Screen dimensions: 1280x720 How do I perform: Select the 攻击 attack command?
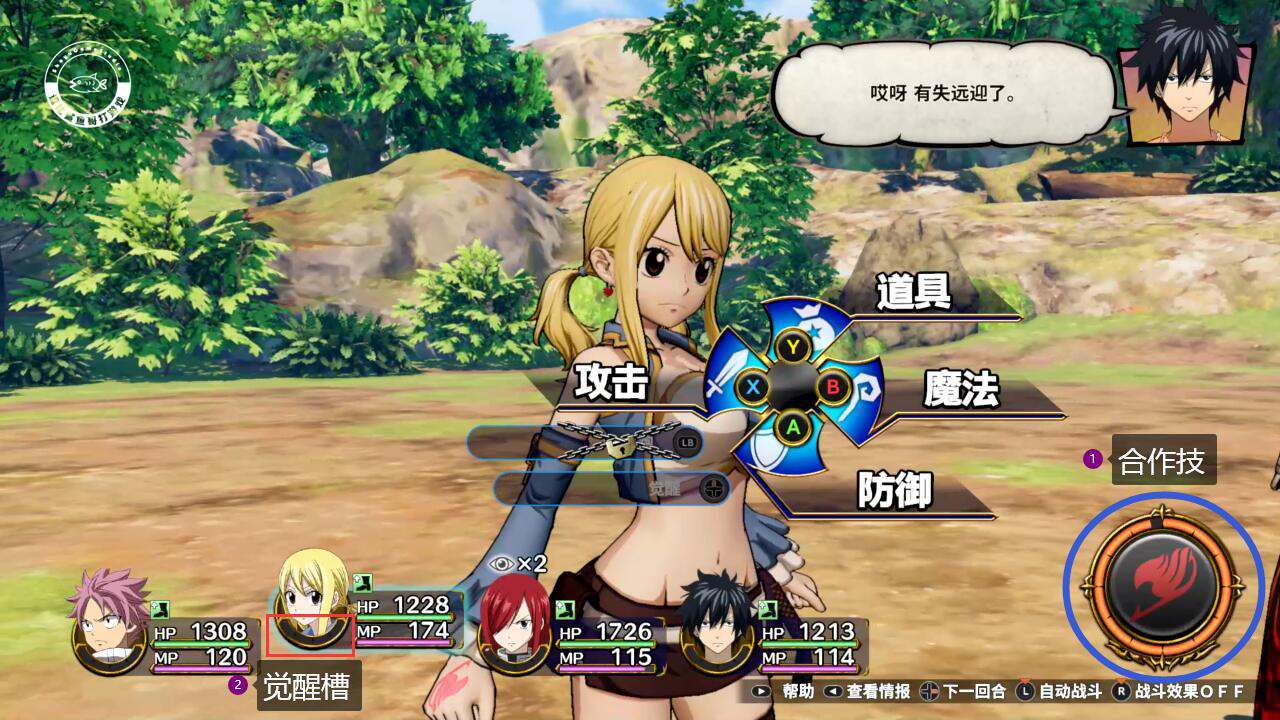(612, 383)
